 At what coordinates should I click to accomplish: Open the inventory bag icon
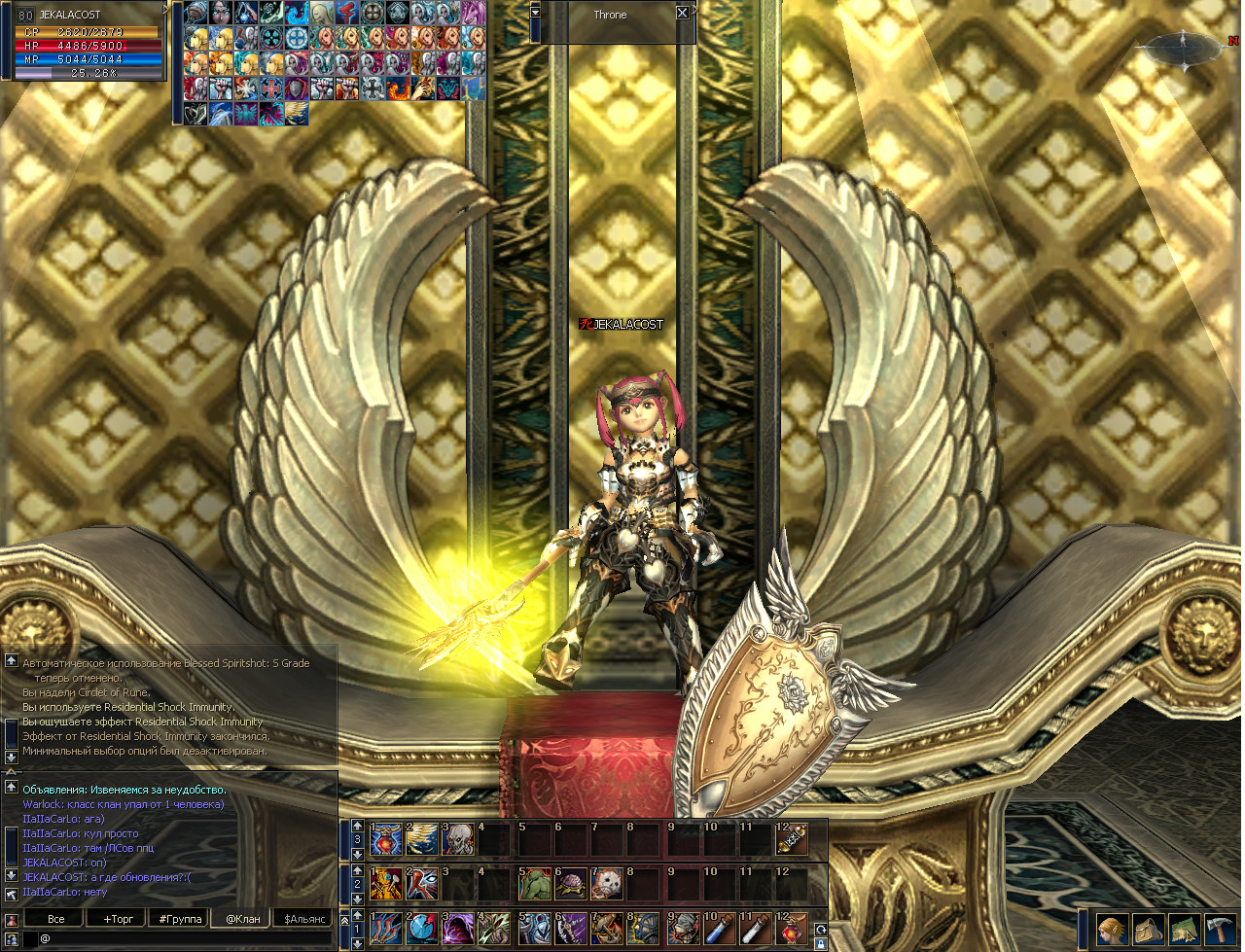click(x=1148, y=930)
